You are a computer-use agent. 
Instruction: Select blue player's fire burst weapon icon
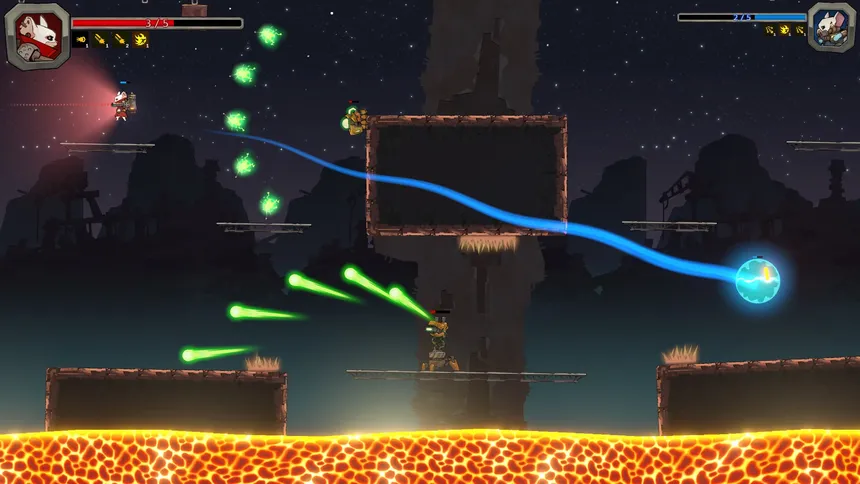tap(785, 30)
